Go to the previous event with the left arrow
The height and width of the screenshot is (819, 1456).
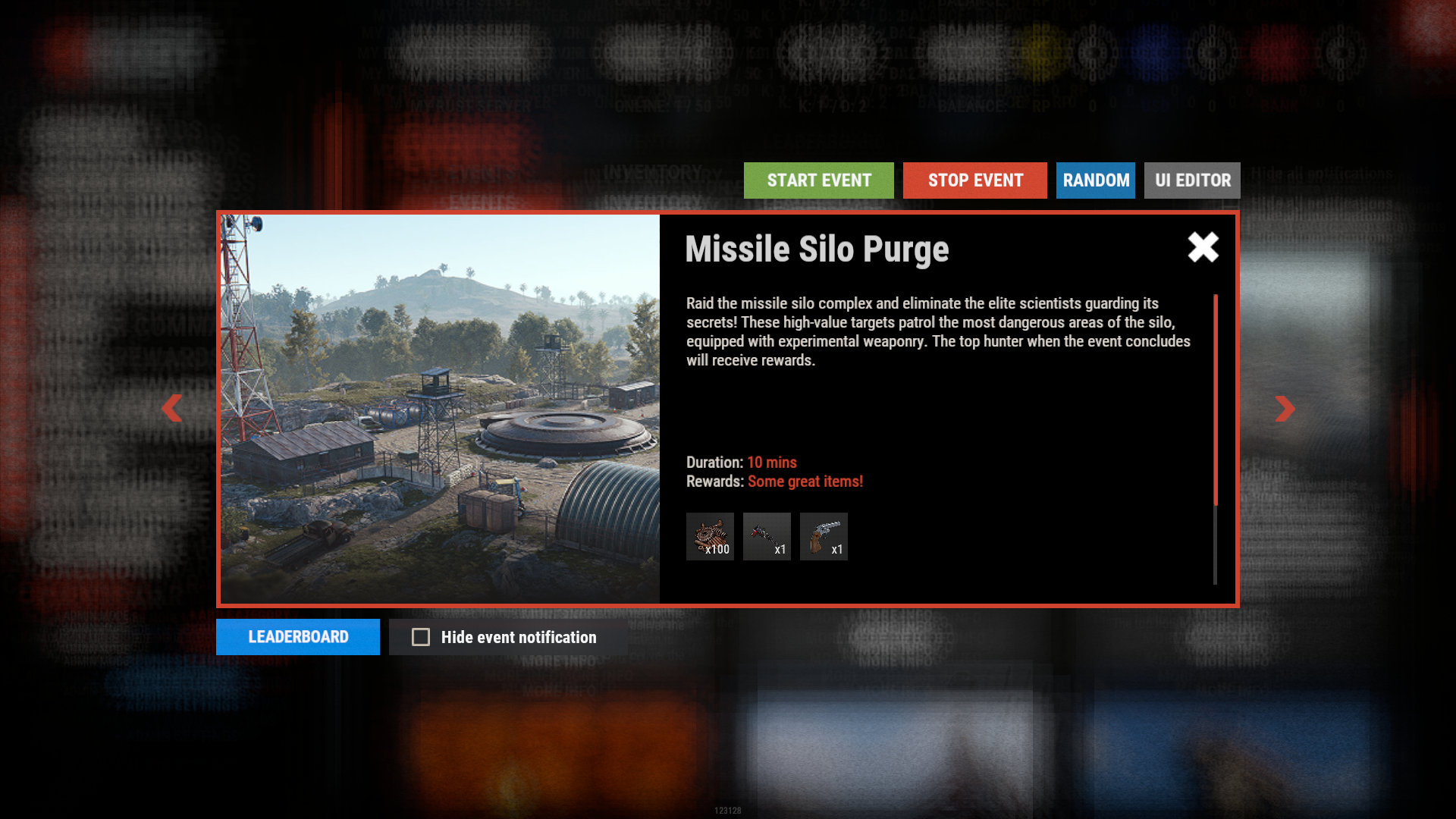coord(172,409)
